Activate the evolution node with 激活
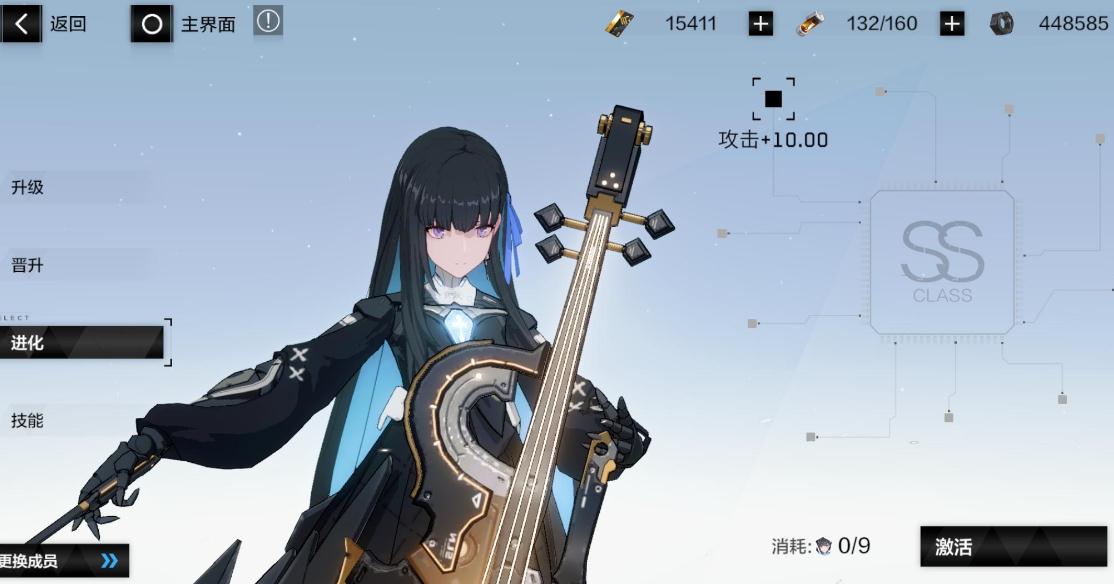 coord(1013,546)
